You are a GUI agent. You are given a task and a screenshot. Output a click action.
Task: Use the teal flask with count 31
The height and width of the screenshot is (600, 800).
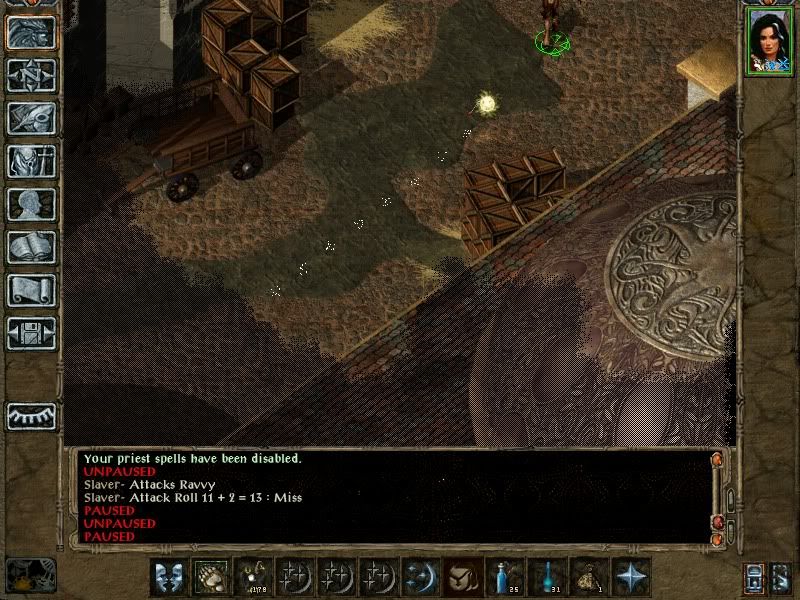coord(547,577)
